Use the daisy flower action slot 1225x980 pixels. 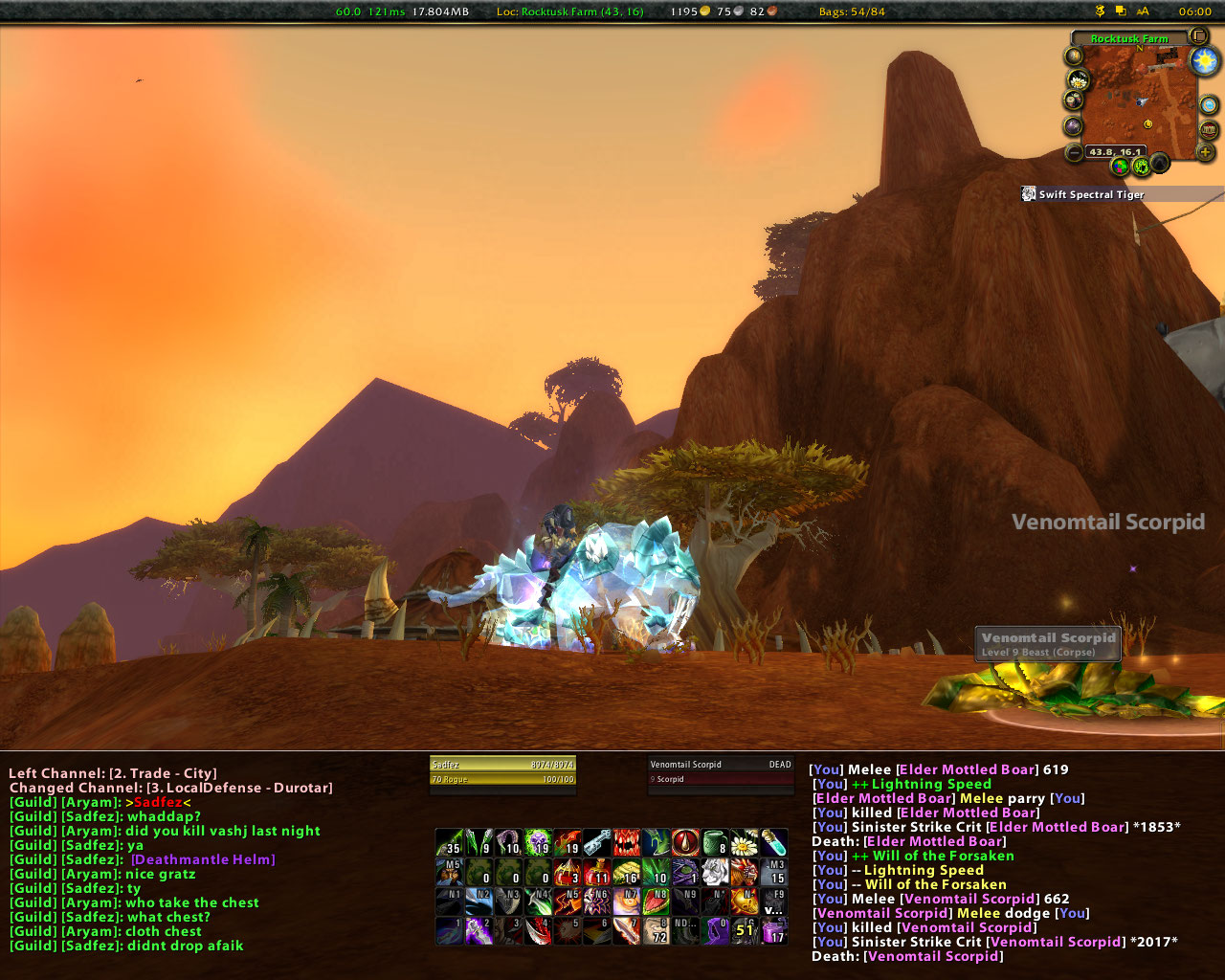pos(744,843)
